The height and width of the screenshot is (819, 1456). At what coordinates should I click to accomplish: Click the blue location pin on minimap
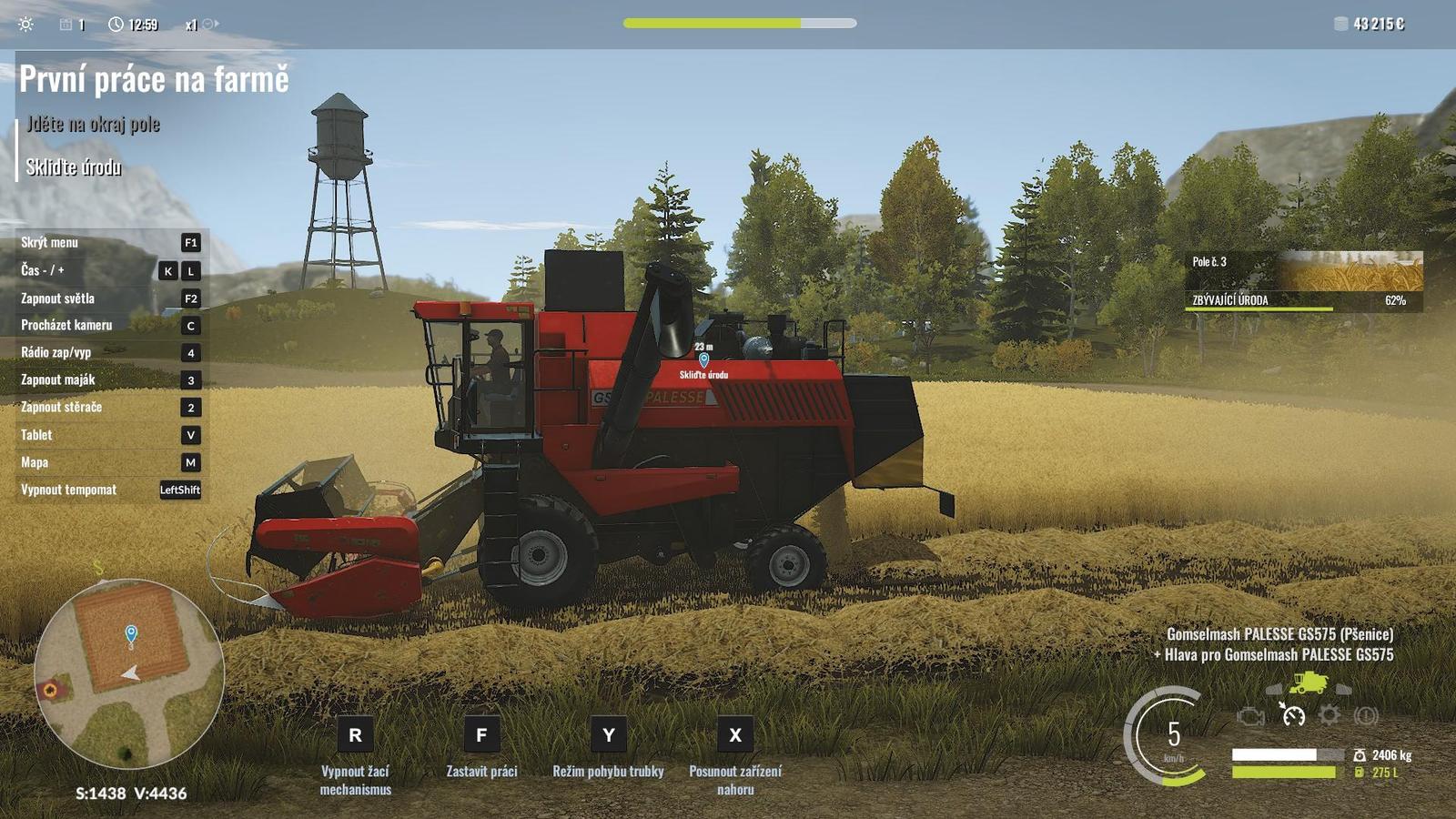pyautogui.click(x=131, y=632)
